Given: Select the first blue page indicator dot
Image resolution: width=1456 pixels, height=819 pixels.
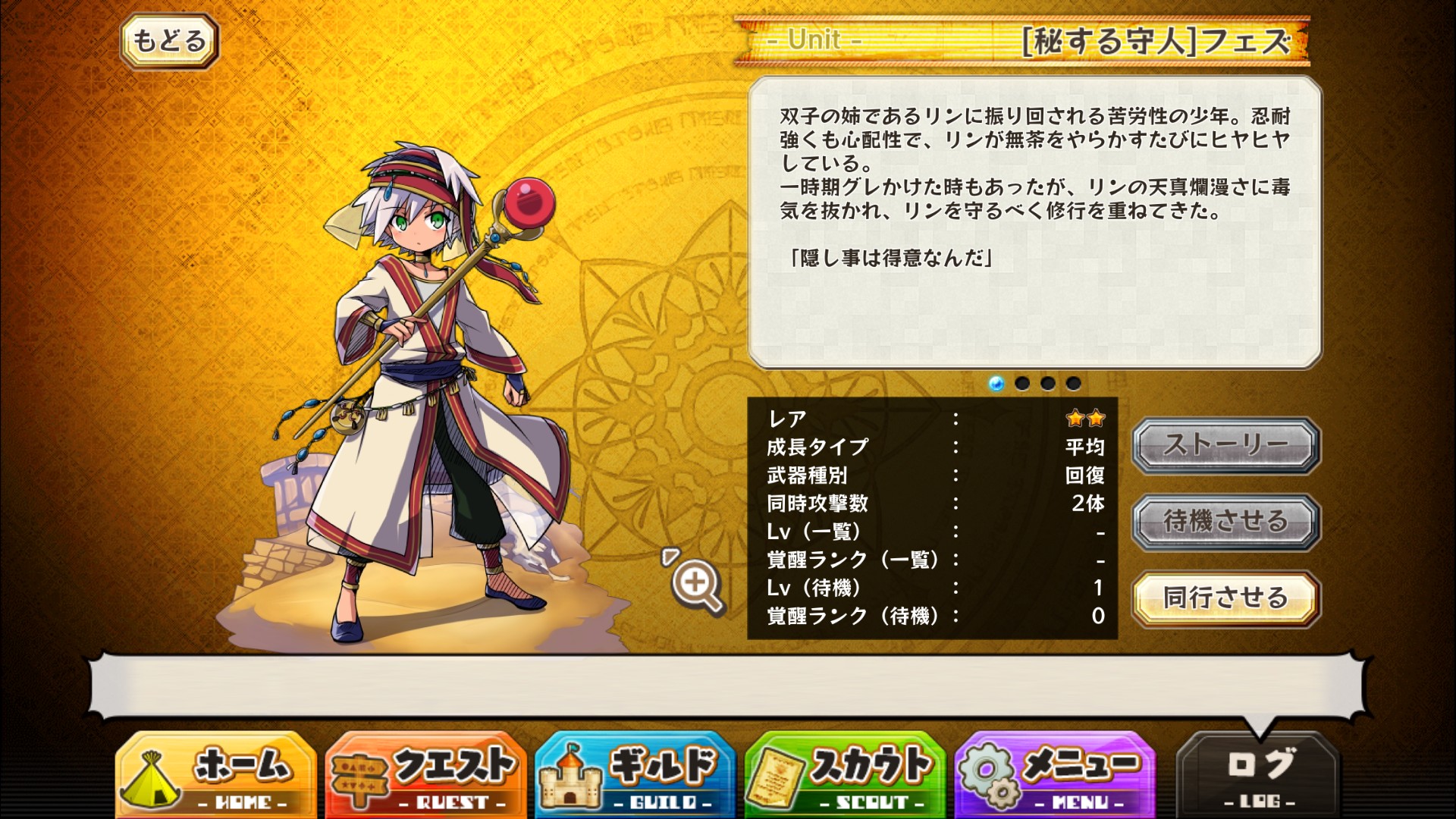Looking at the screenshot, I should pyautogui.click(x=996, y=384).
